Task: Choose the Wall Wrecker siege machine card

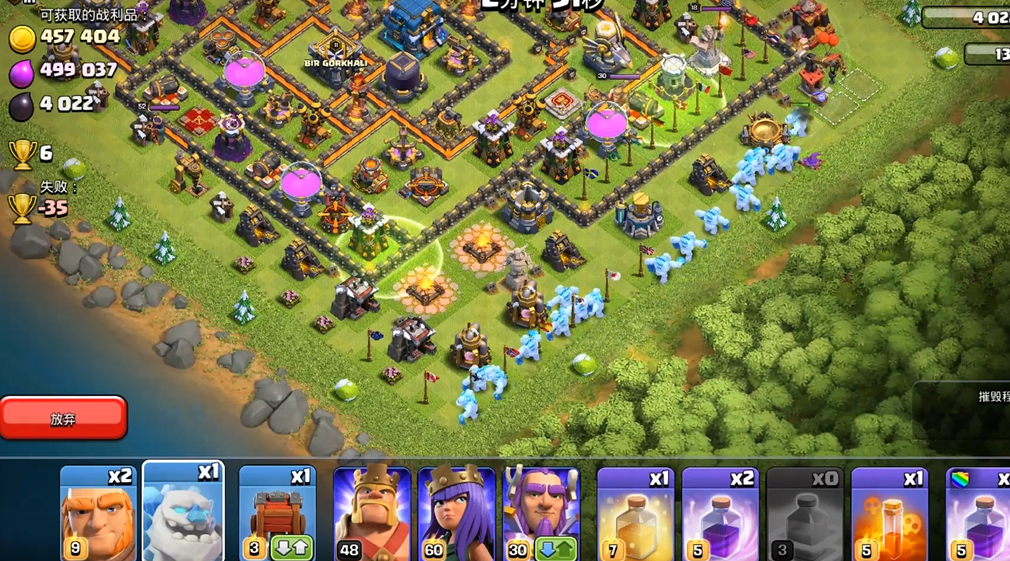Action: [277, 514]
